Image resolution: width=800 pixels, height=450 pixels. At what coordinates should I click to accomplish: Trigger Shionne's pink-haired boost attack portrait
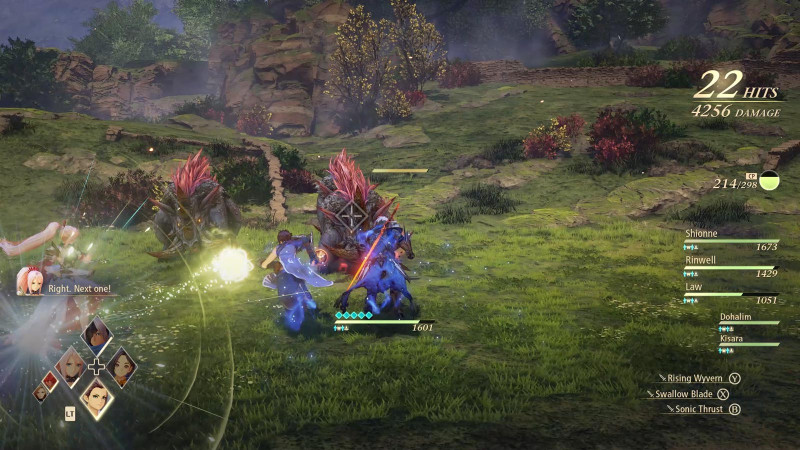tap(69, 368)
